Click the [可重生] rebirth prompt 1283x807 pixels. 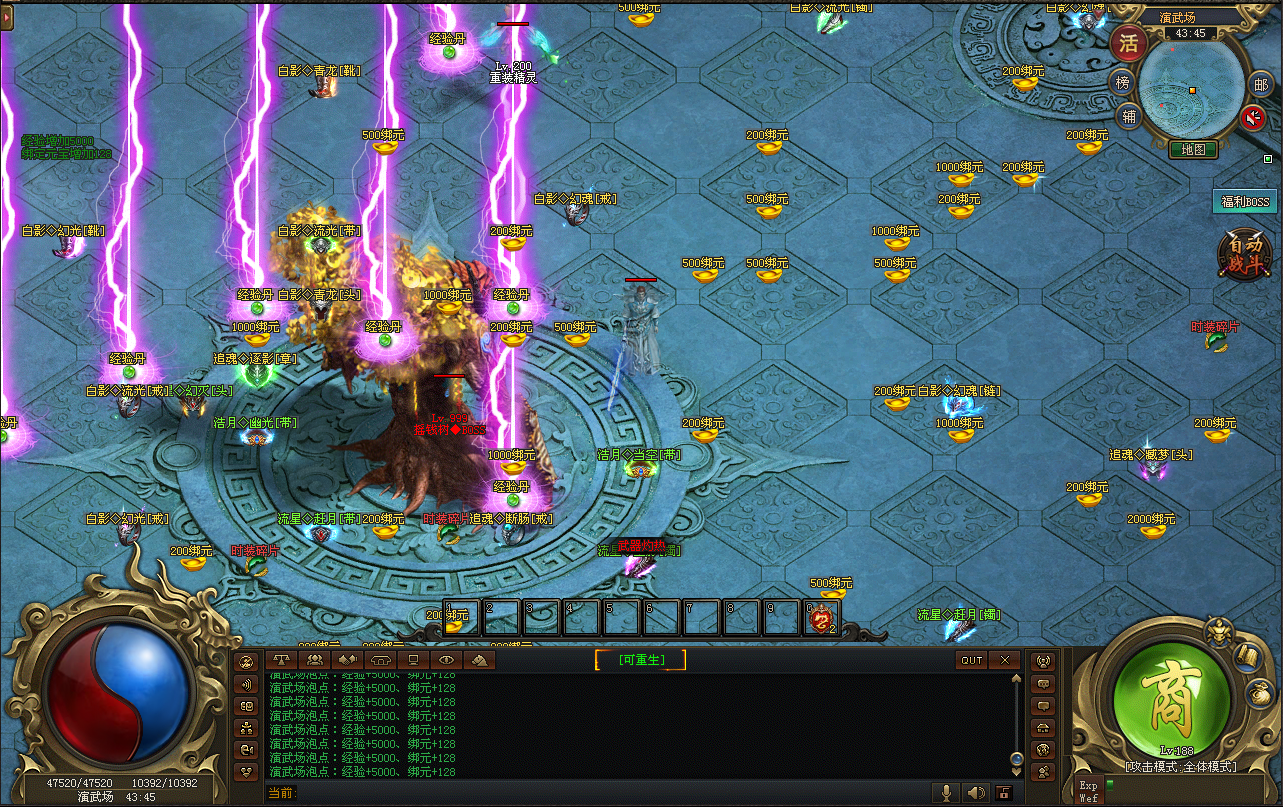(x=641, y=659)
